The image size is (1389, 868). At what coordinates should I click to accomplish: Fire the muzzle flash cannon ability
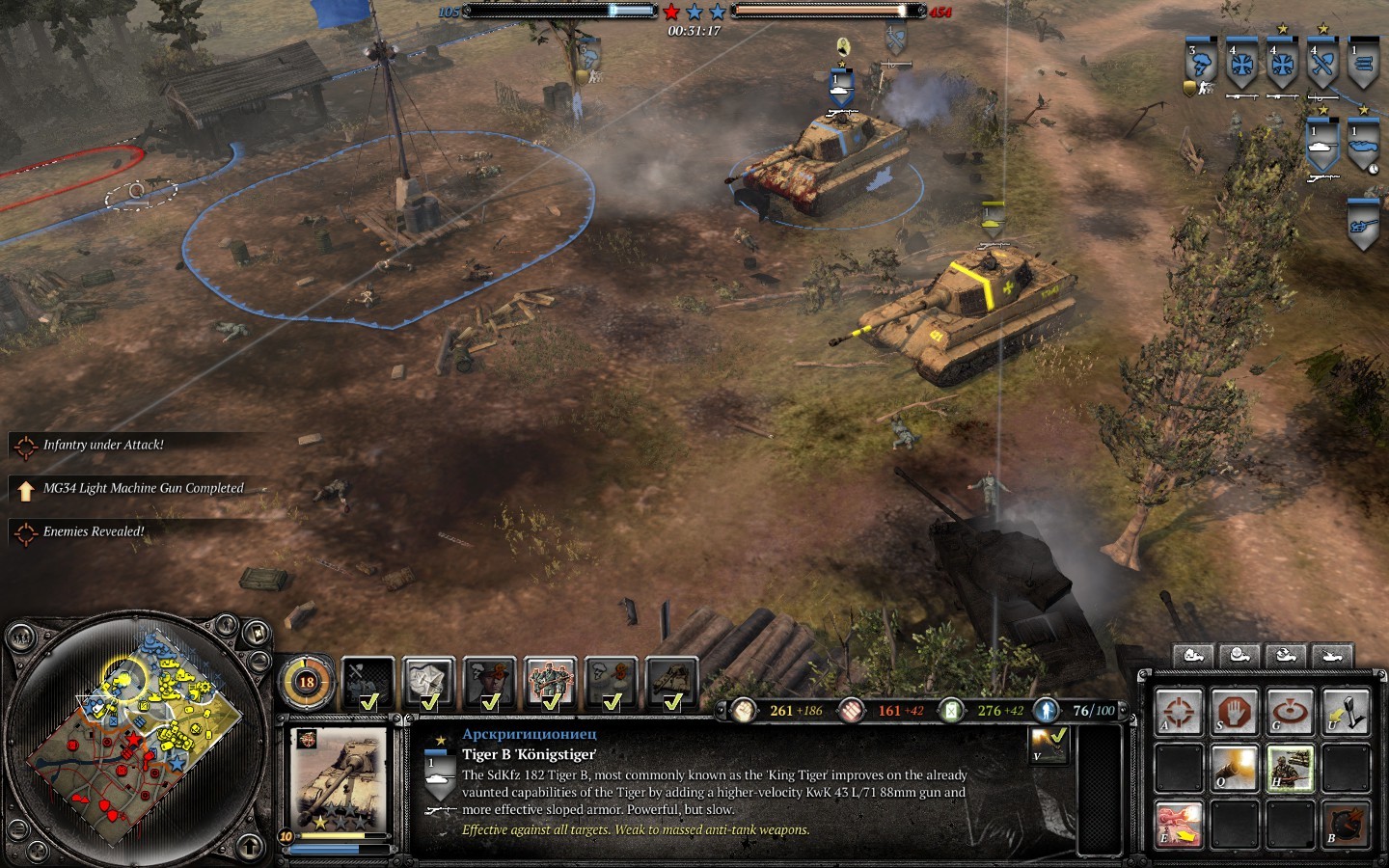(x=1235, y=769)
